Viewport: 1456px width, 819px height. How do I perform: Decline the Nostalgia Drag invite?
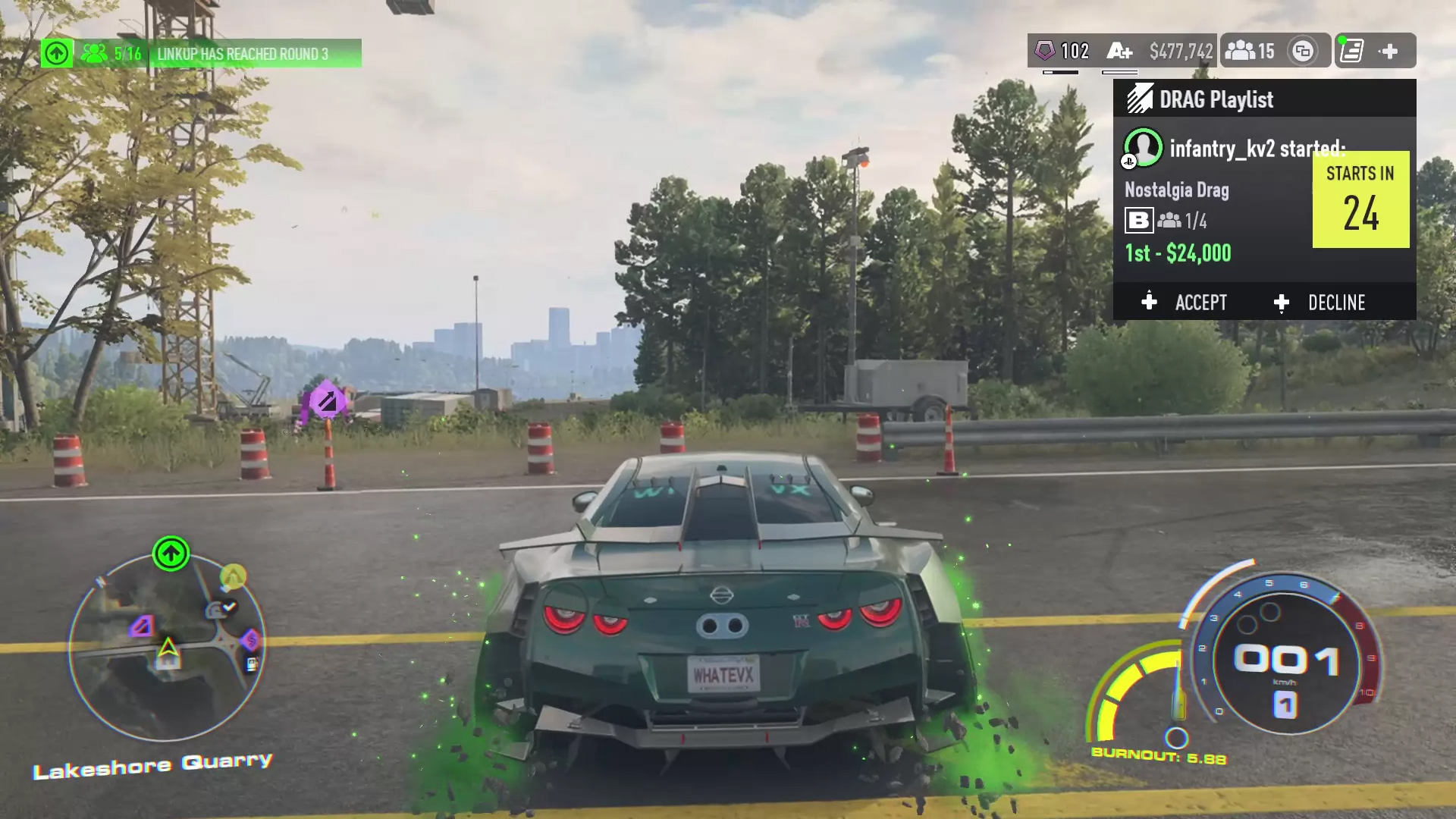coord(1320,303)
